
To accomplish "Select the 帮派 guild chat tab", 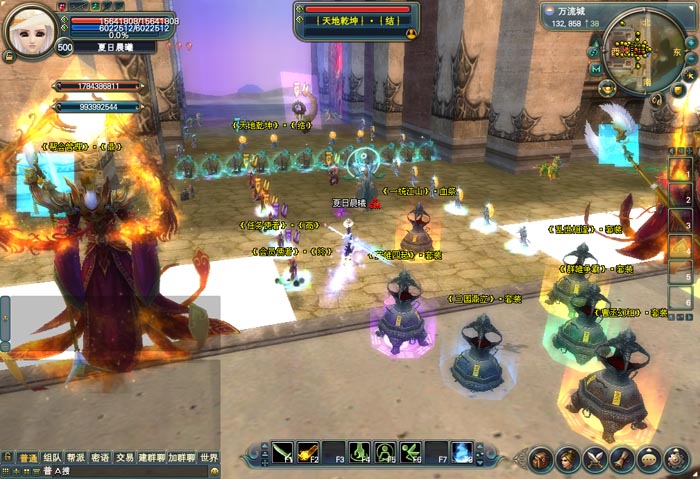I will pyautogui.click(x=76, y=457).
